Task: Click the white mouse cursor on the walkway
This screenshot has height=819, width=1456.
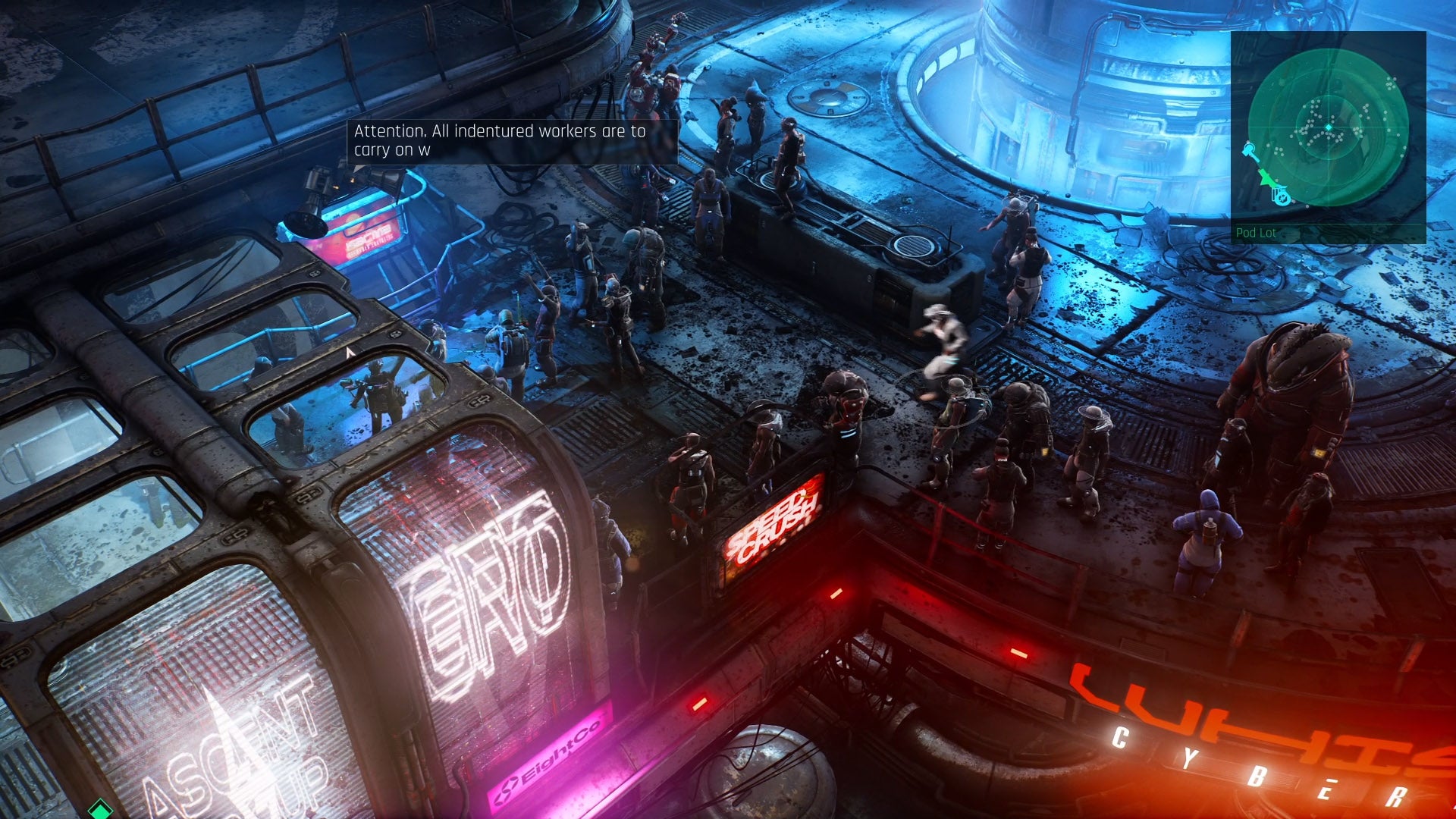Action: click(x=350, y=353)
